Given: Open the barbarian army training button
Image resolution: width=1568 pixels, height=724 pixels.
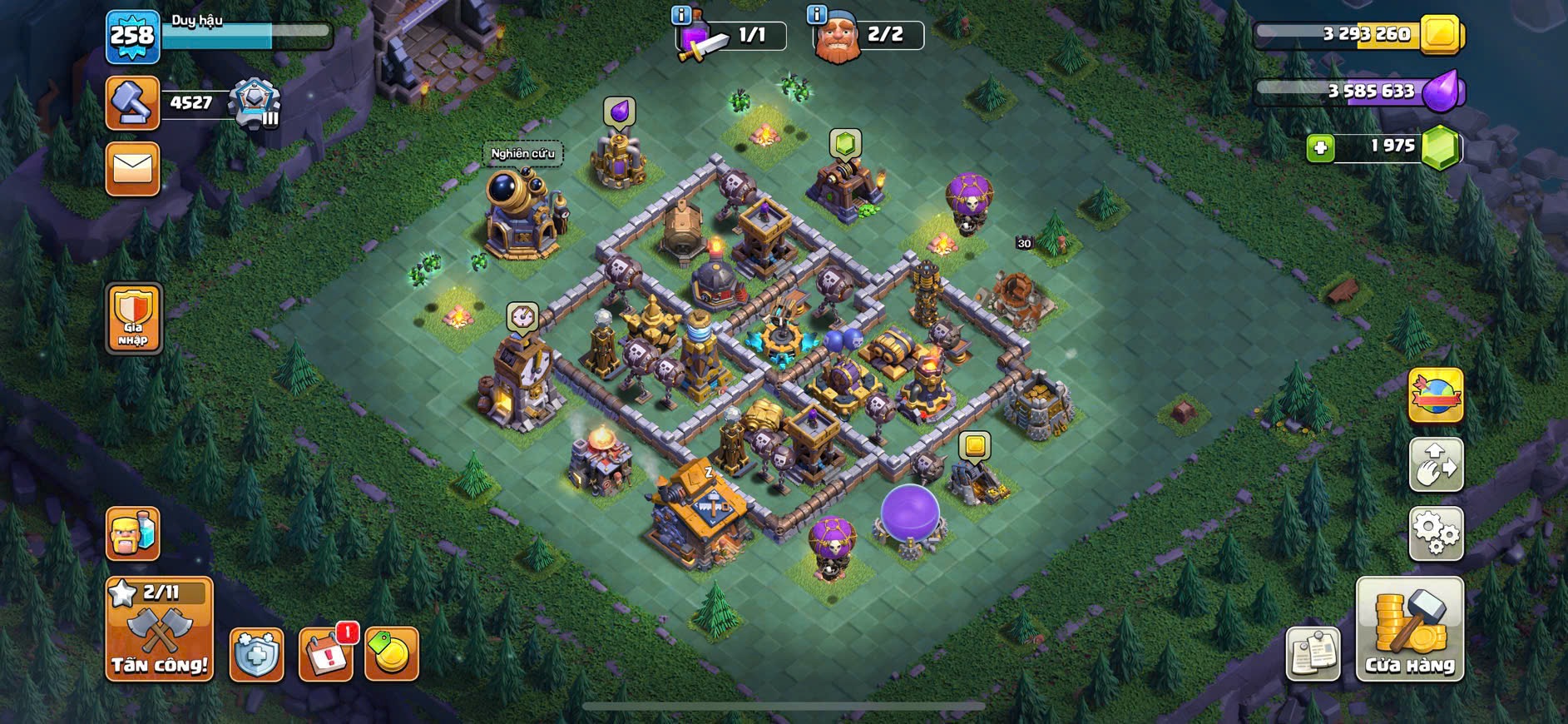Looking at the screenshot, I should tap(133, 533).
